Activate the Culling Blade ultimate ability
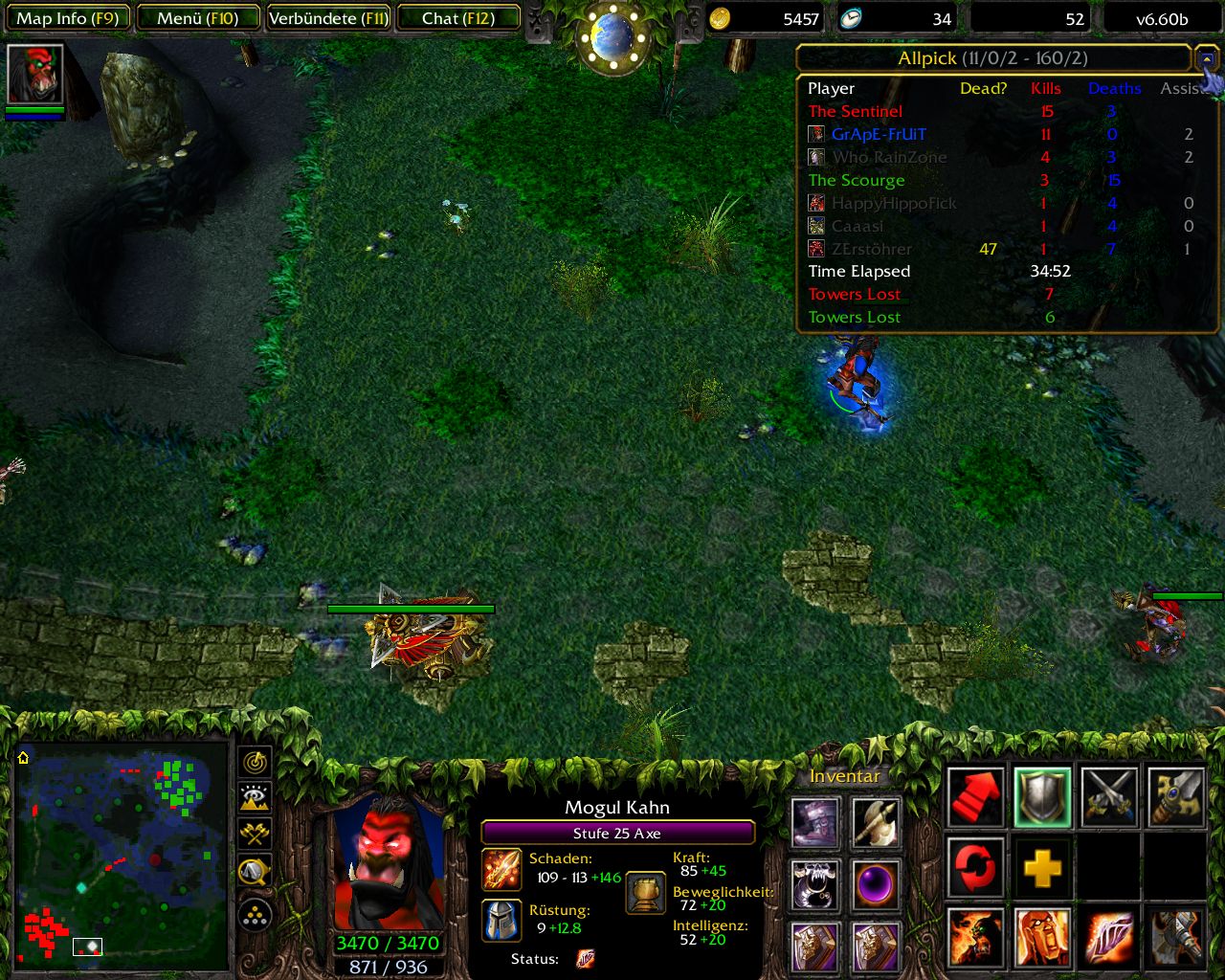Viewport: 1225px width, 980px height. tap(1176, 938)
